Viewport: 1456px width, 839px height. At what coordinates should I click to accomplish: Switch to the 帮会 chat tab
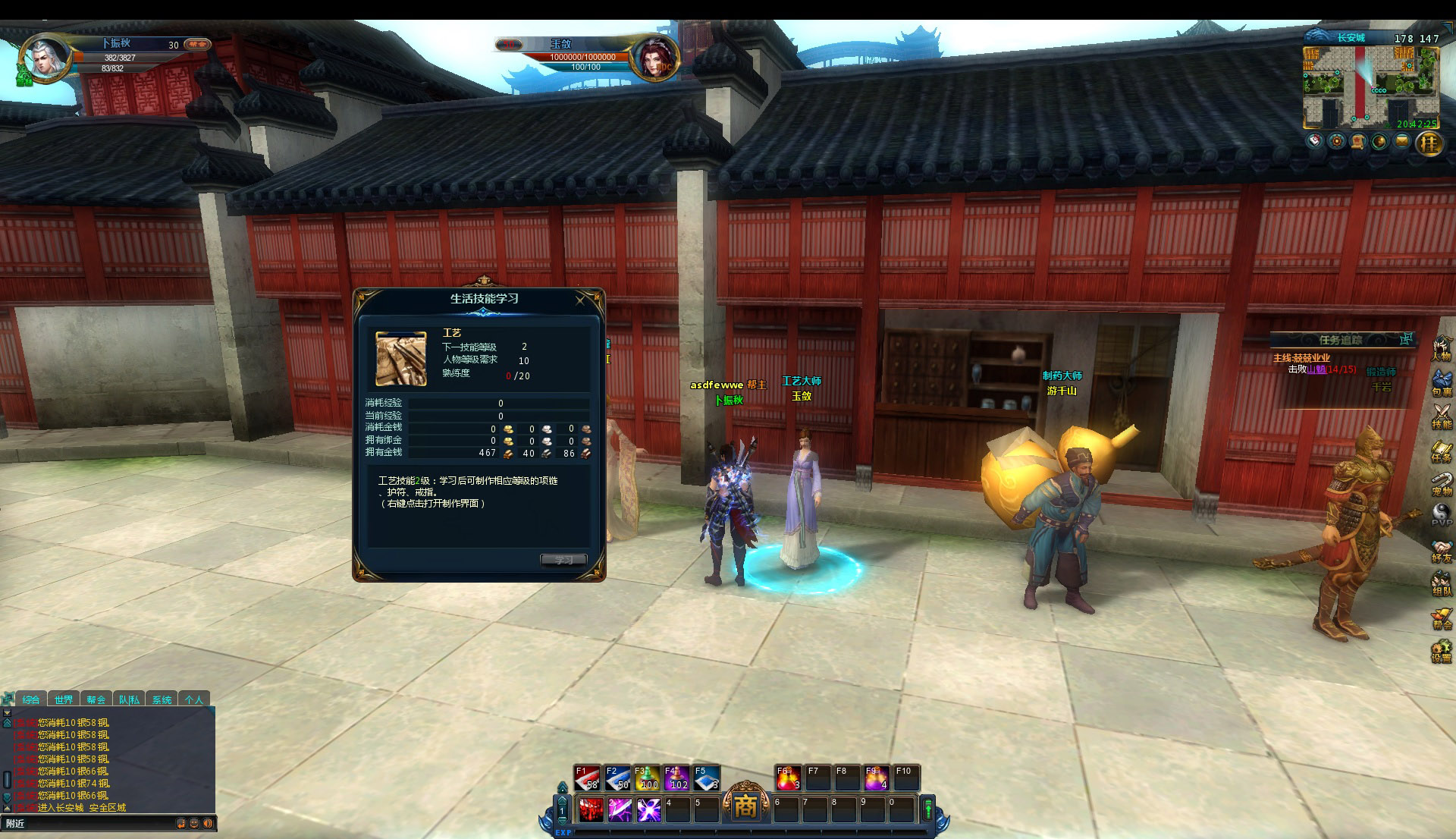[96, 699]
